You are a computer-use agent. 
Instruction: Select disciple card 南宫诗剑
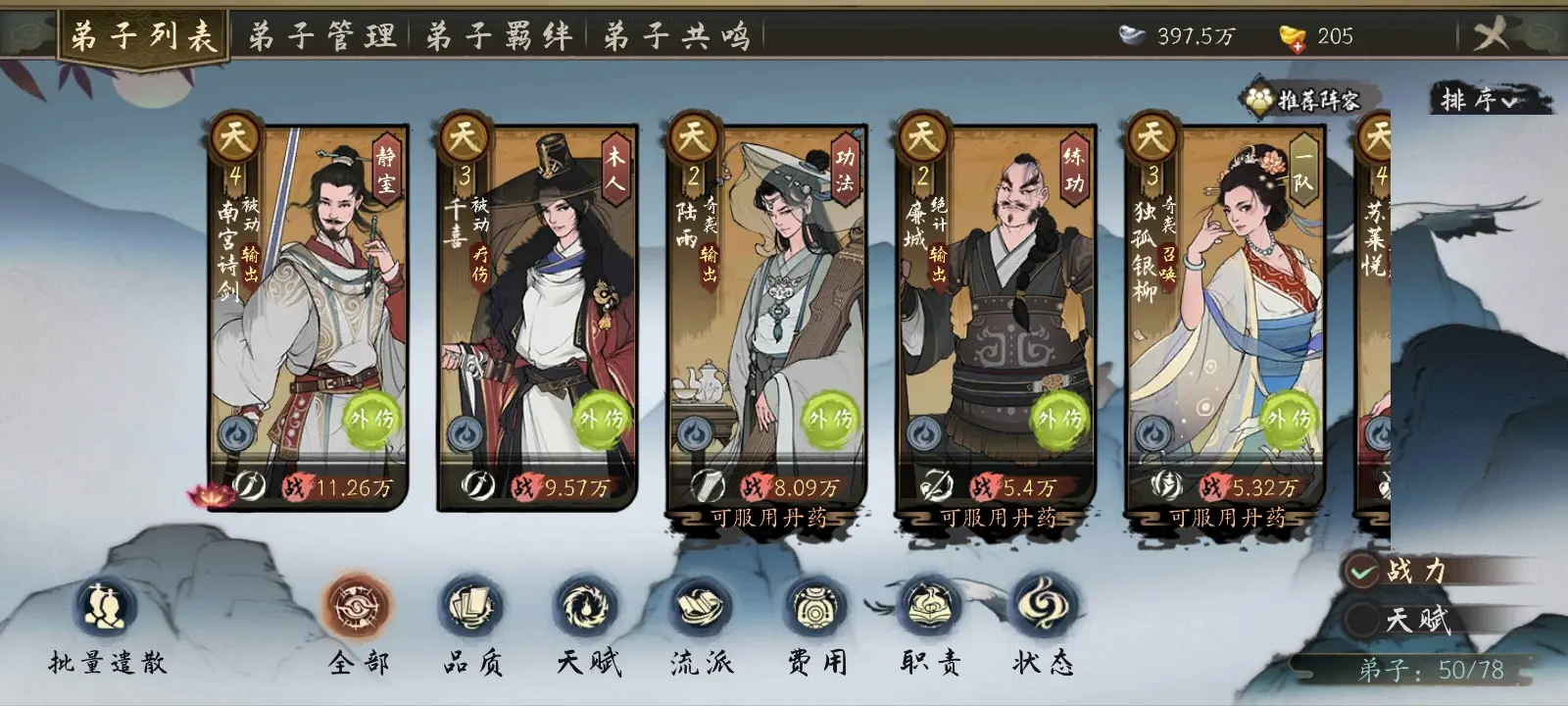coord(309,314)
